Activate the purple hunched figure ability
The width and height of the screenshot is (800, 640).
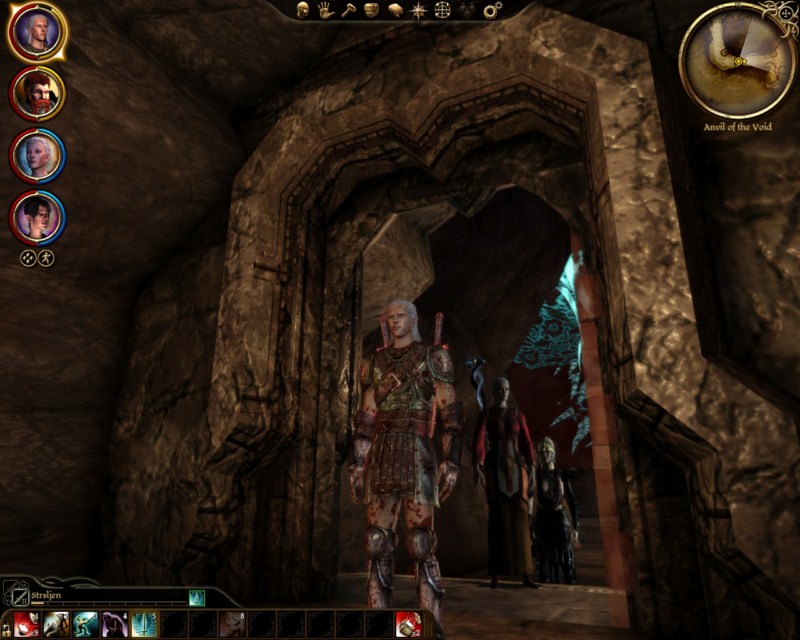click(115, 625)
